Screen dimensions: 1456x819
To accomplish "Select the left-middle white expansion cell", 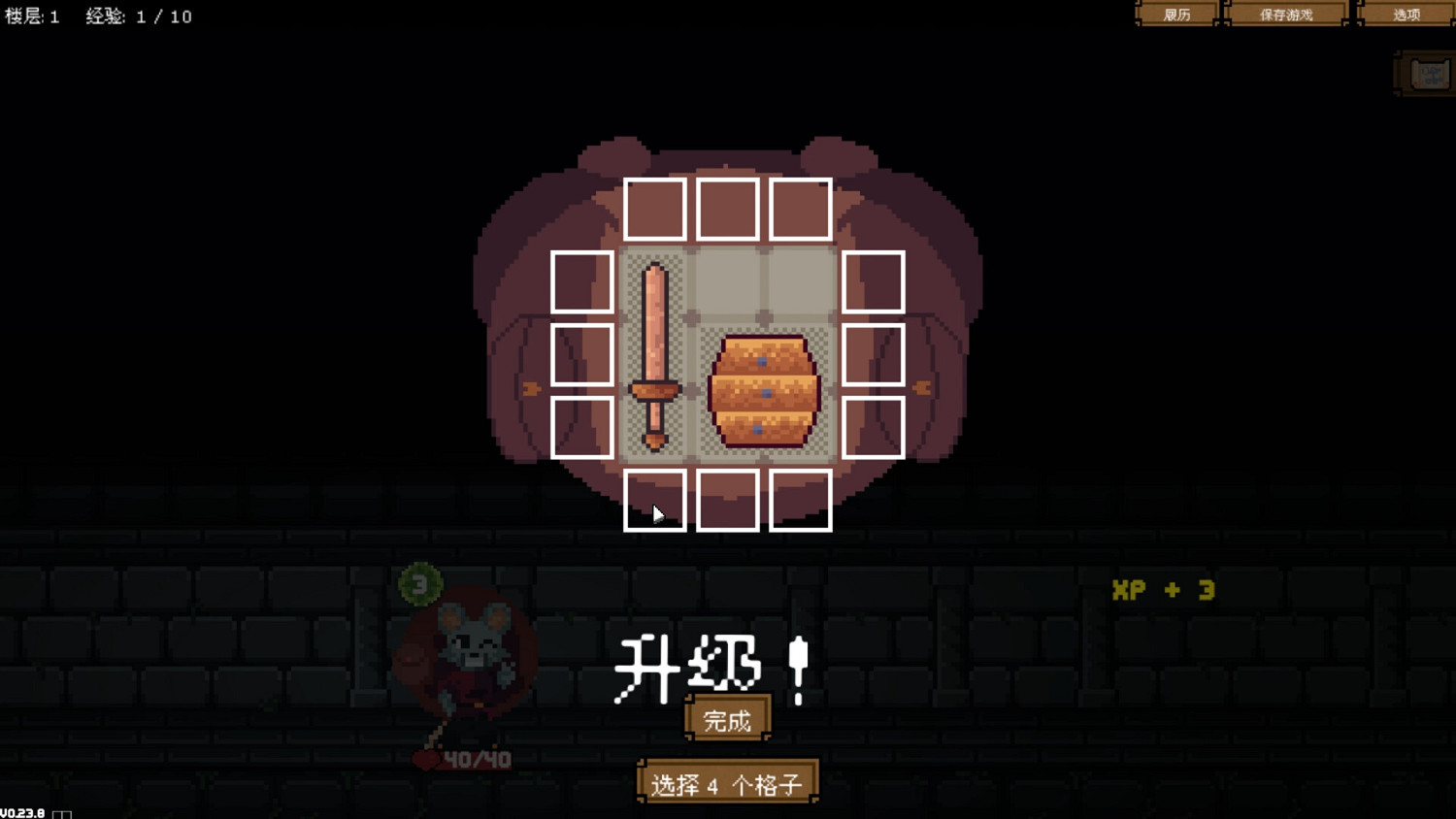I will [581, 355].
